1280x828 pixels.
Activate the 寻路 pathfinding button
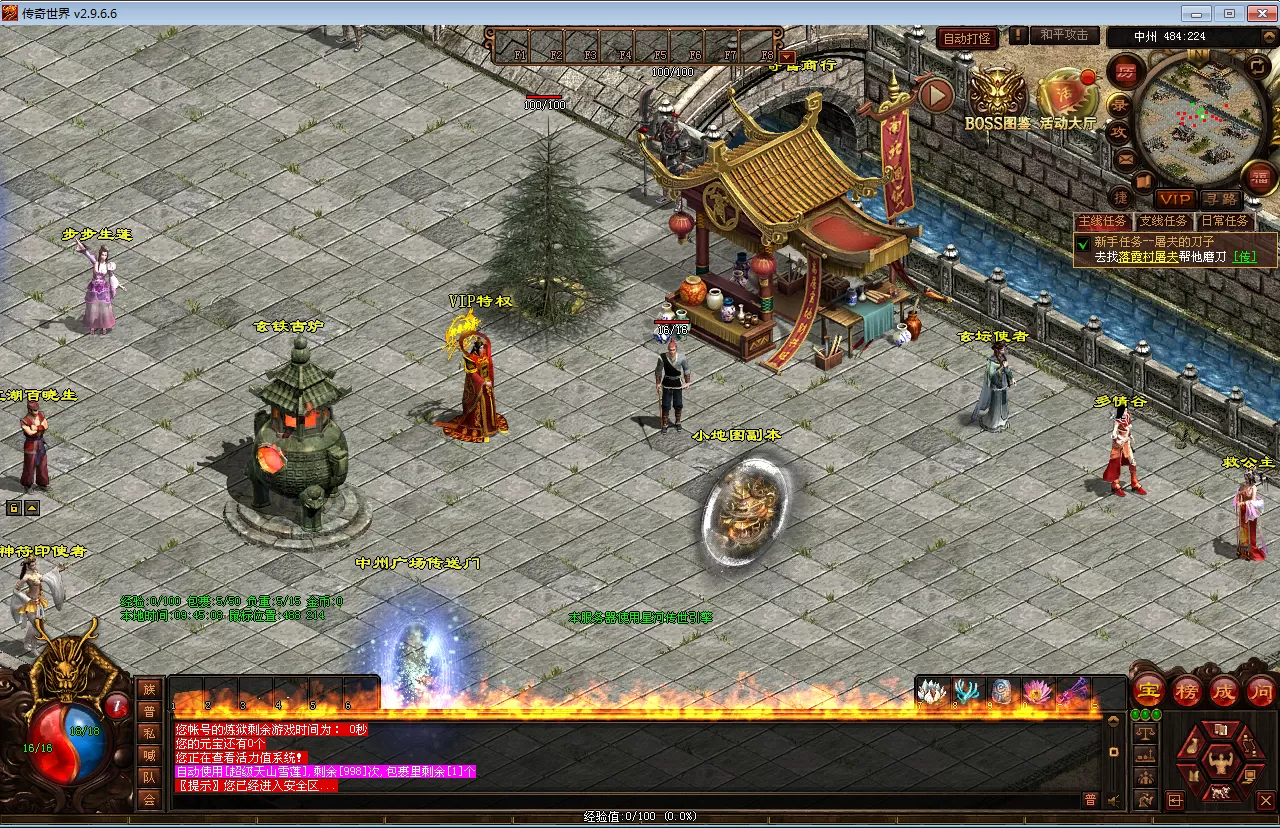(x=1220, y=200)
